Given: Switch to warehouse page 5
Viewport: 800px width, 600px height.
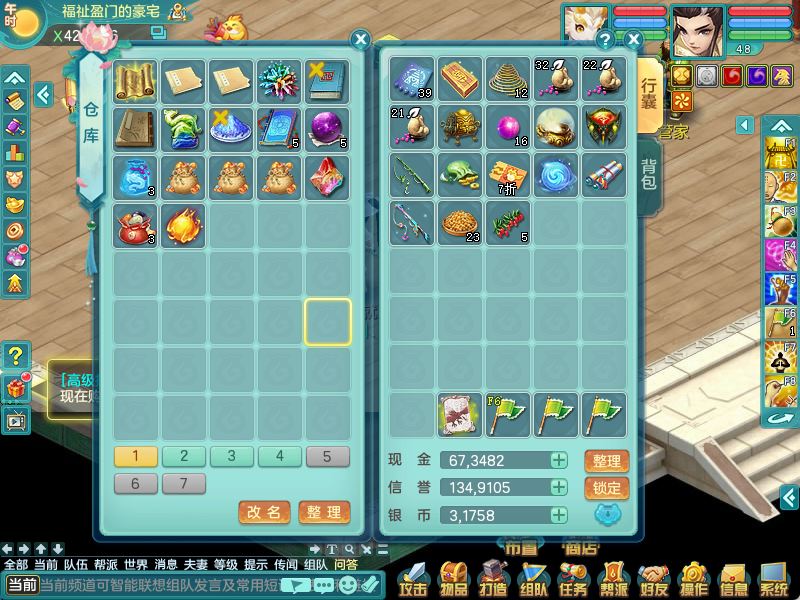Looking at the screenshot, I should (x=328, y=457).
